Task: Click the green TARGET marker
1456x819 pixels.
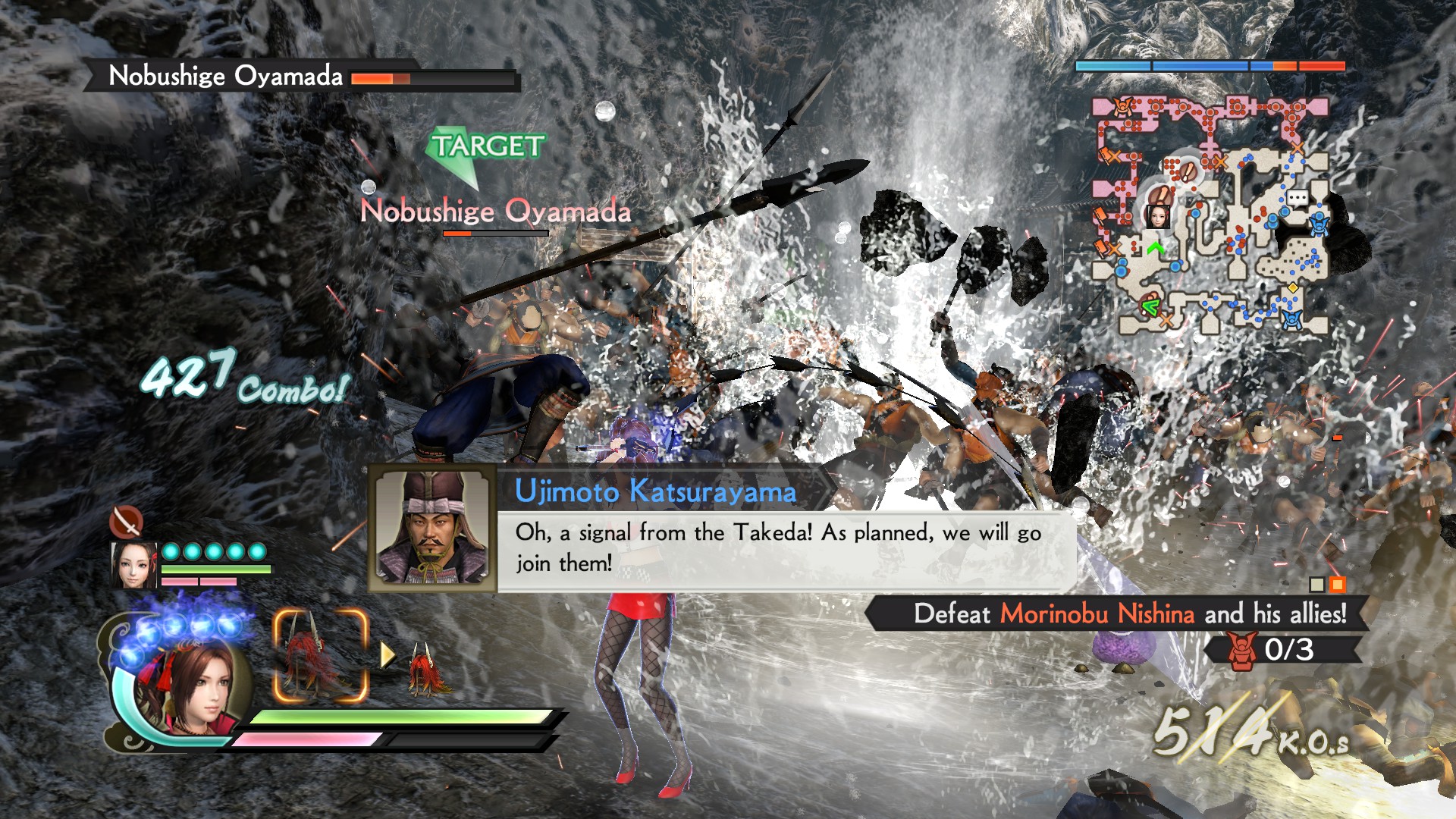Action: click(485, 148)
